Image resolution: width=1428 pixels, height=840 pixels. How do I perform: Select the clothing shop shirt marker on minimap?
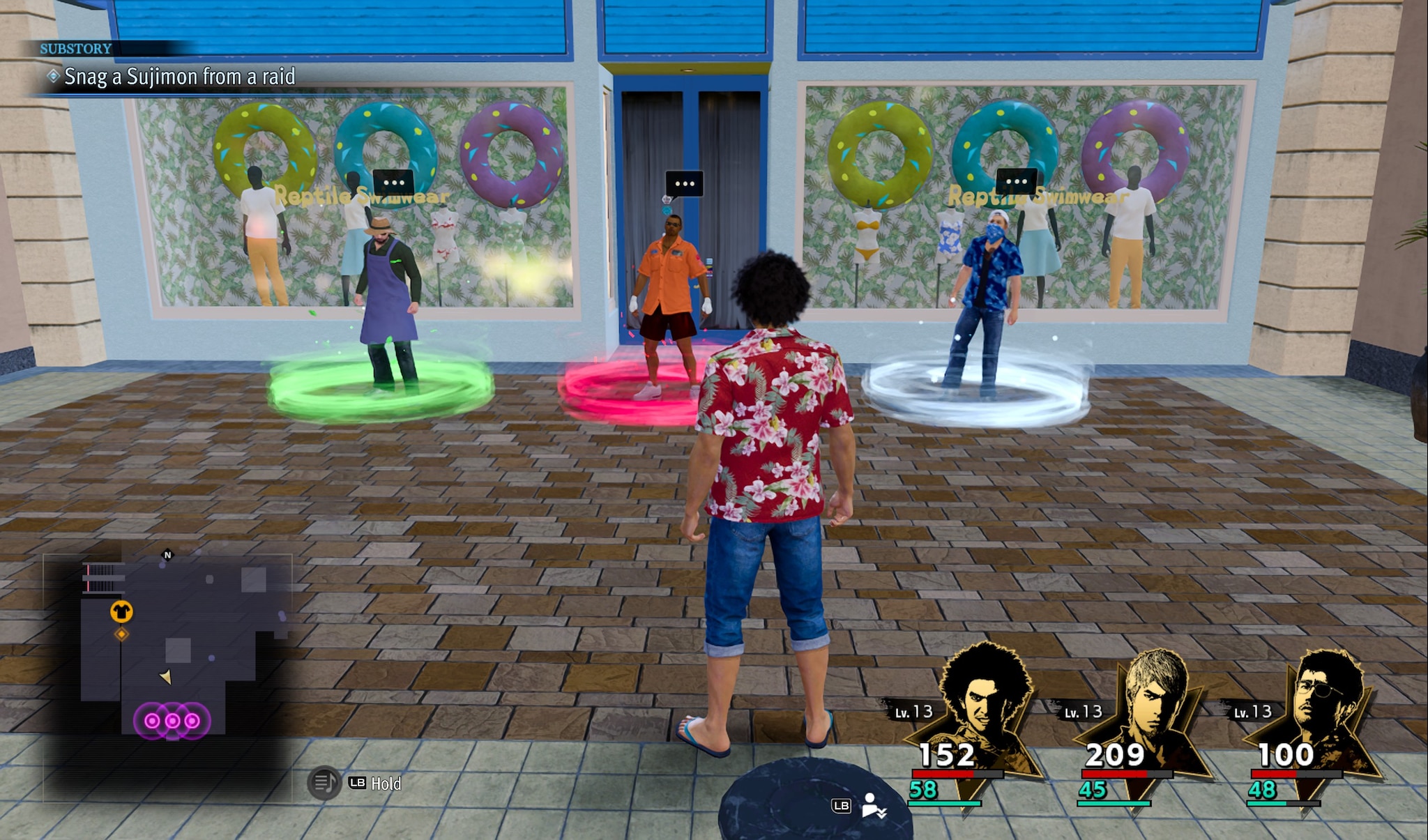[x=121, y=611]
